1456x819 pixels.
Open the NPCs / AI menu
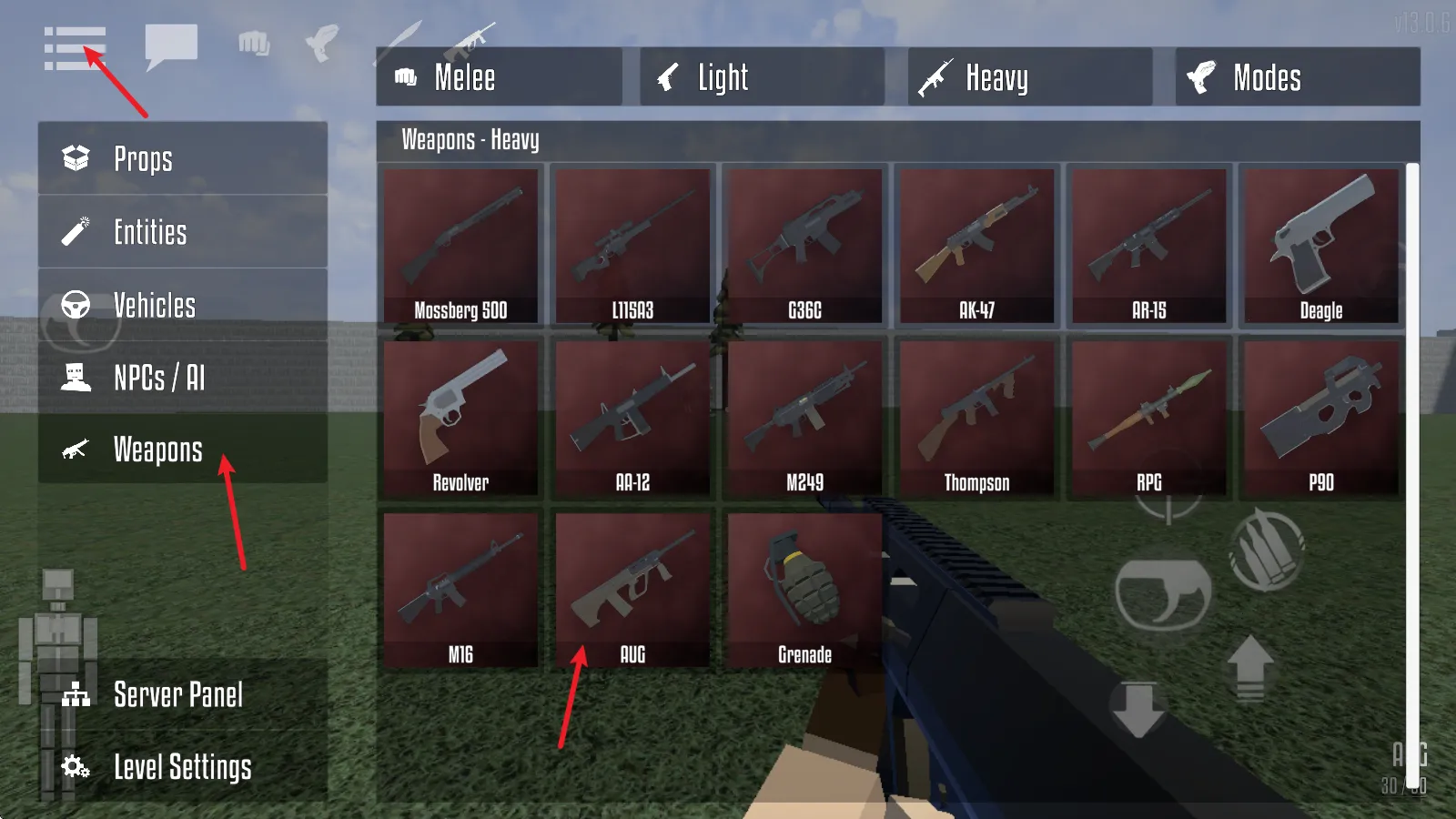pyautogui.click(x=182, y=377)
